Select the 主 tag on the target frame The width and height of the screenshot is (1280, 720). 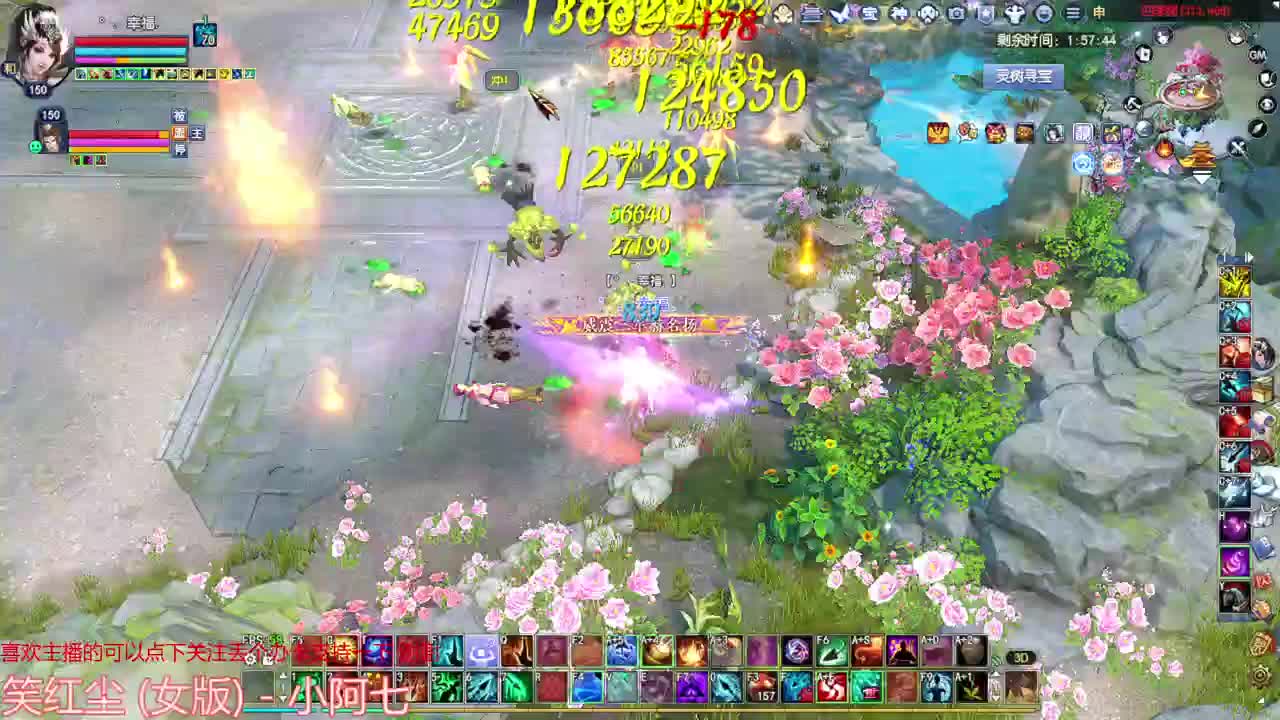(197, 133)
